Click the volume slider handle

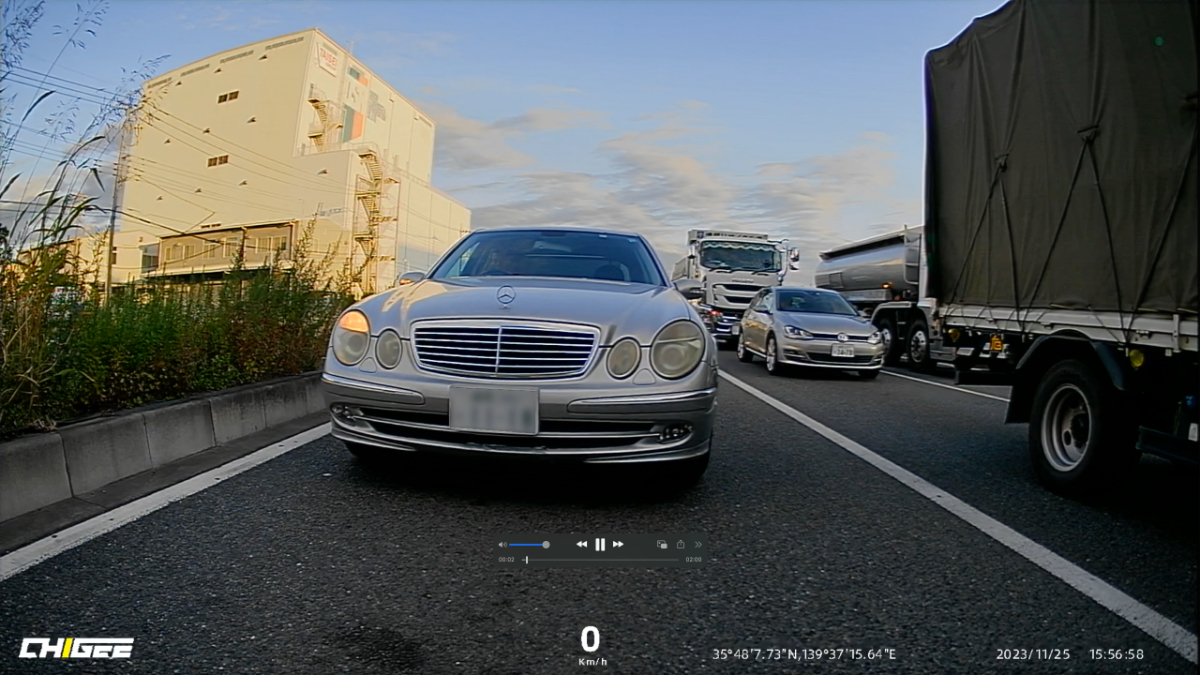[545, 545]
